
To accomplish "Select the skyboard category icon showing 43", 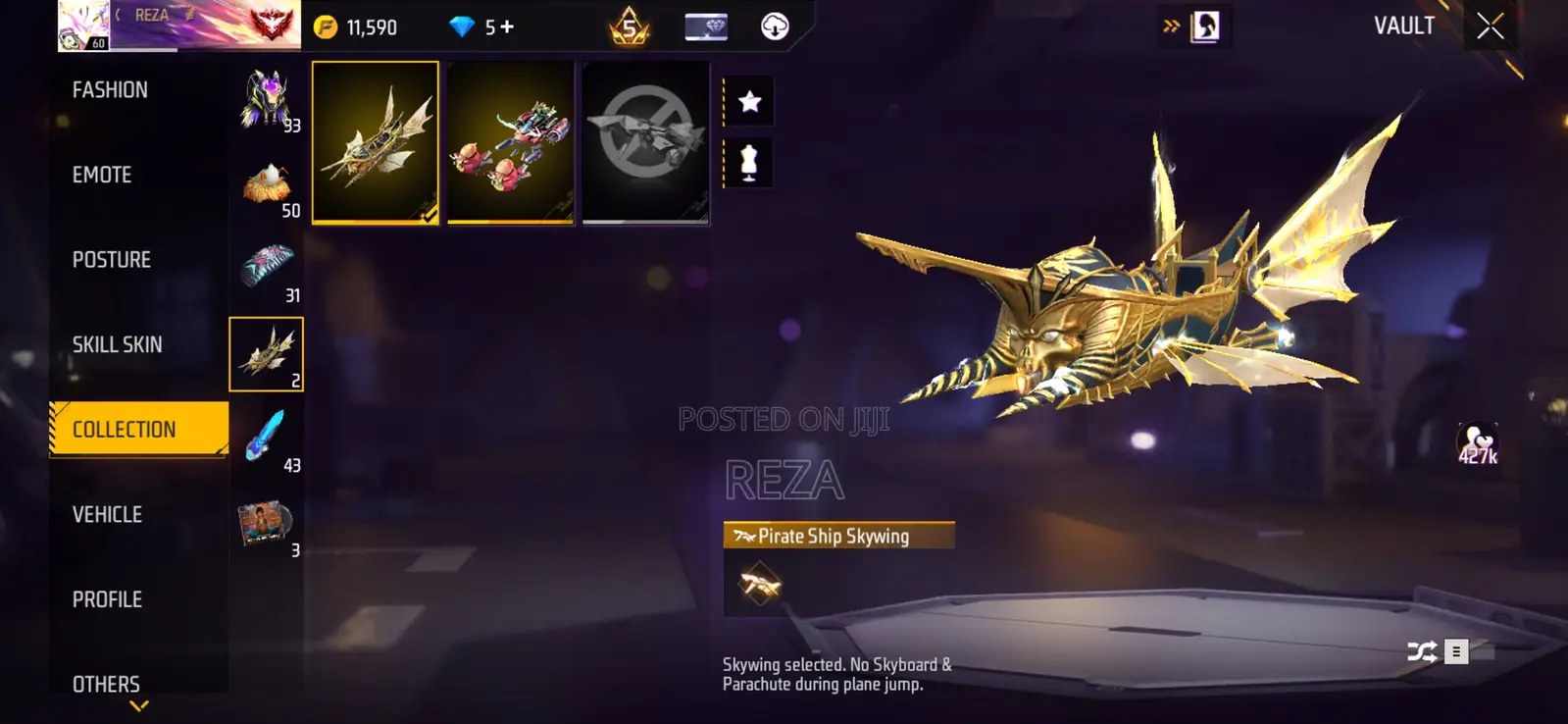I will (x=267, y=436).
